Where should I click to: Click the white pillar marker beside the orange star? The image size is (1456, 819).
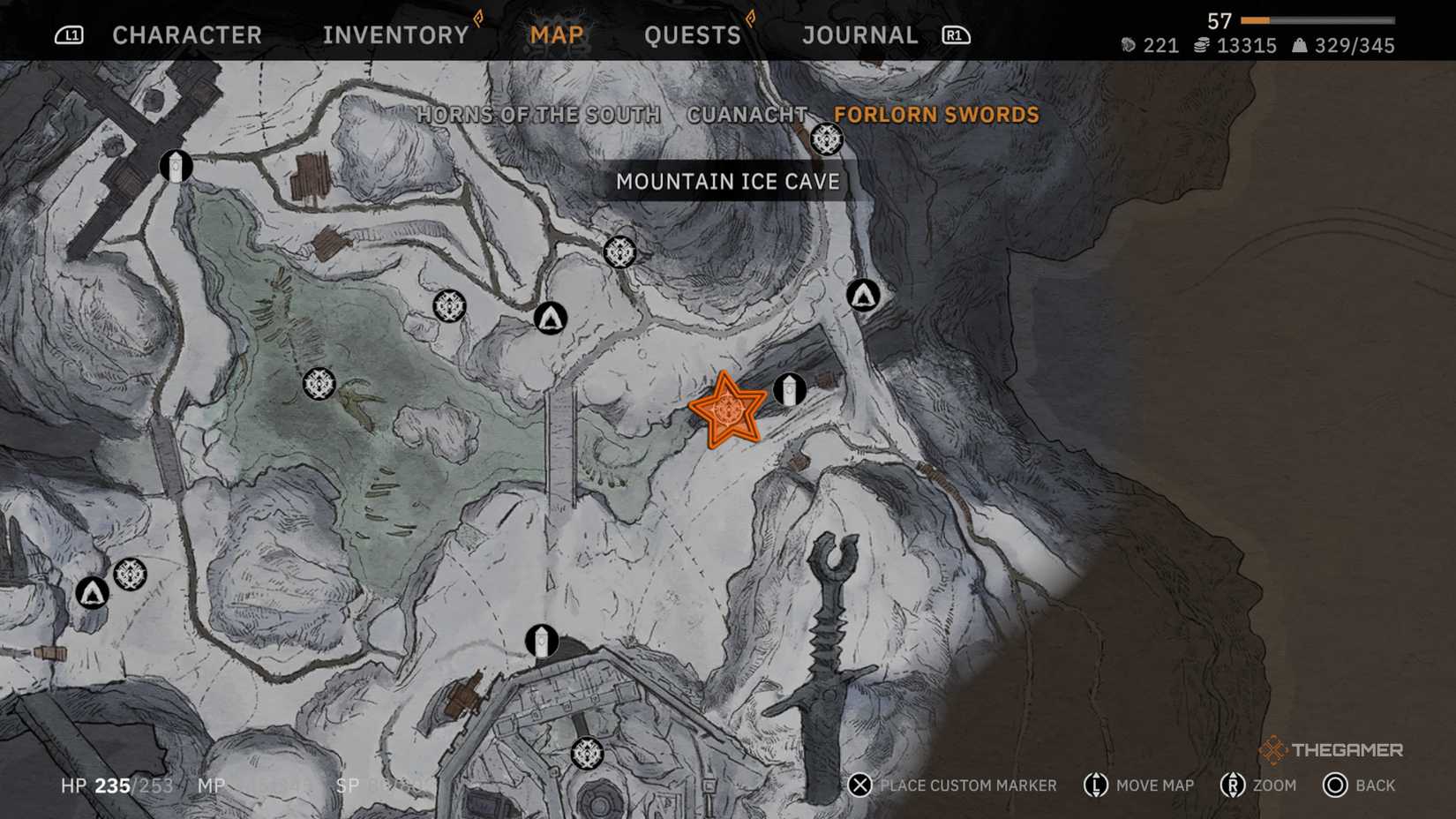(x=790, y=389)
